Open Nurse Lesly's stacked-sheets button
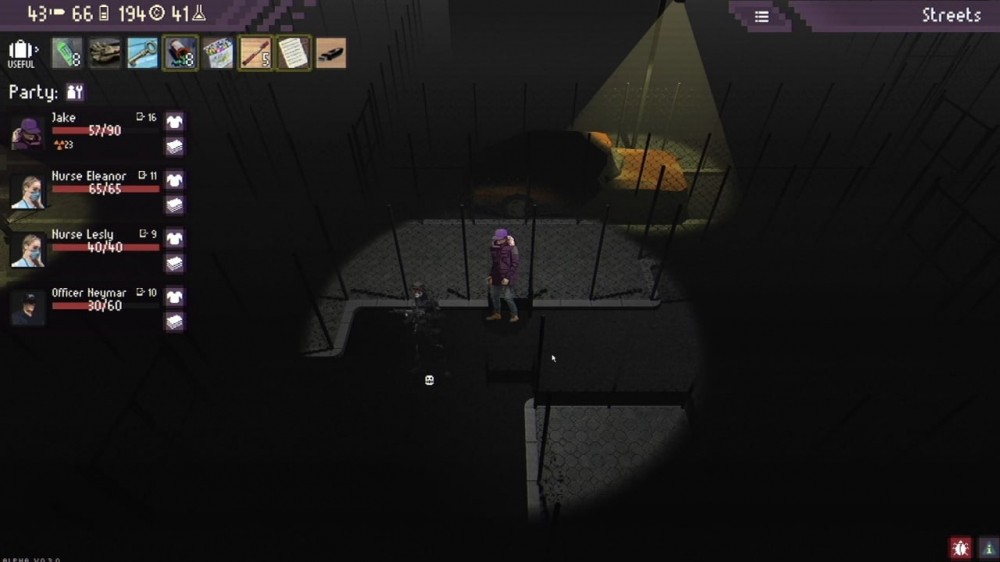 (175, 263)
